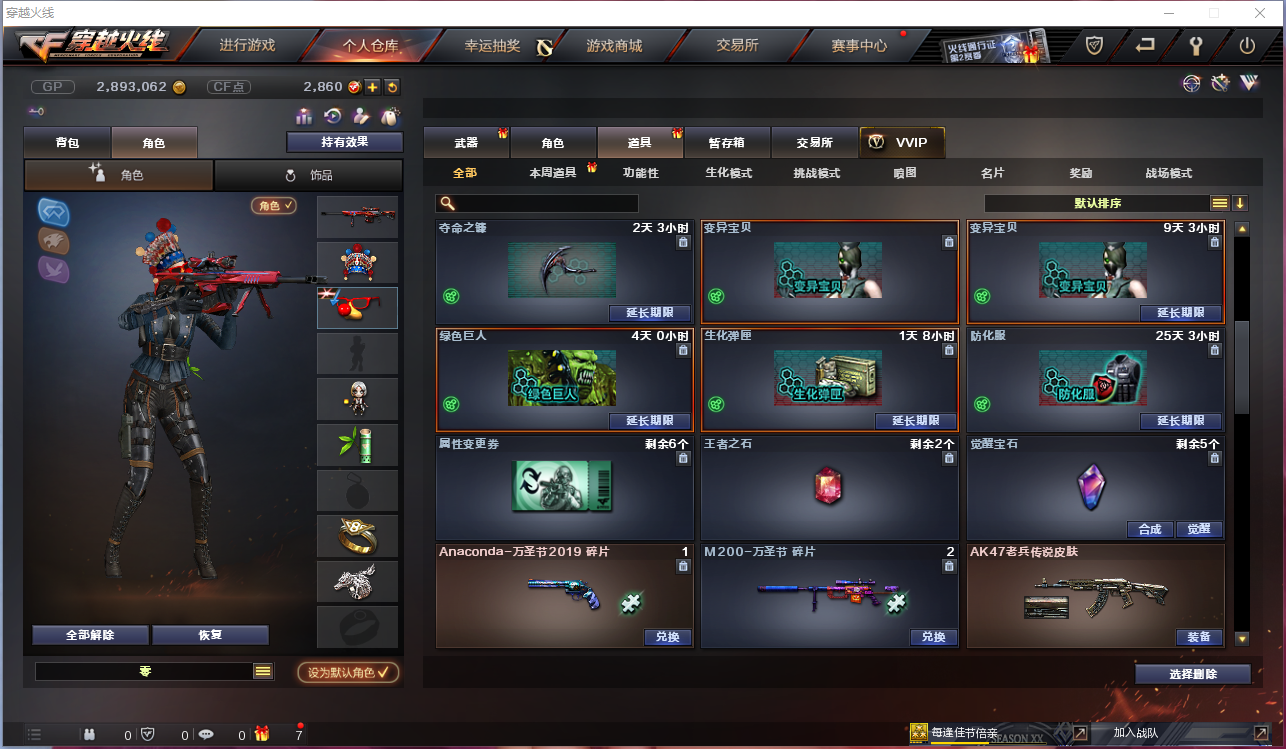Open the globe/region icon at top right
Image resolution: width=1286 pixels, height=749 pixels.
1190,86
